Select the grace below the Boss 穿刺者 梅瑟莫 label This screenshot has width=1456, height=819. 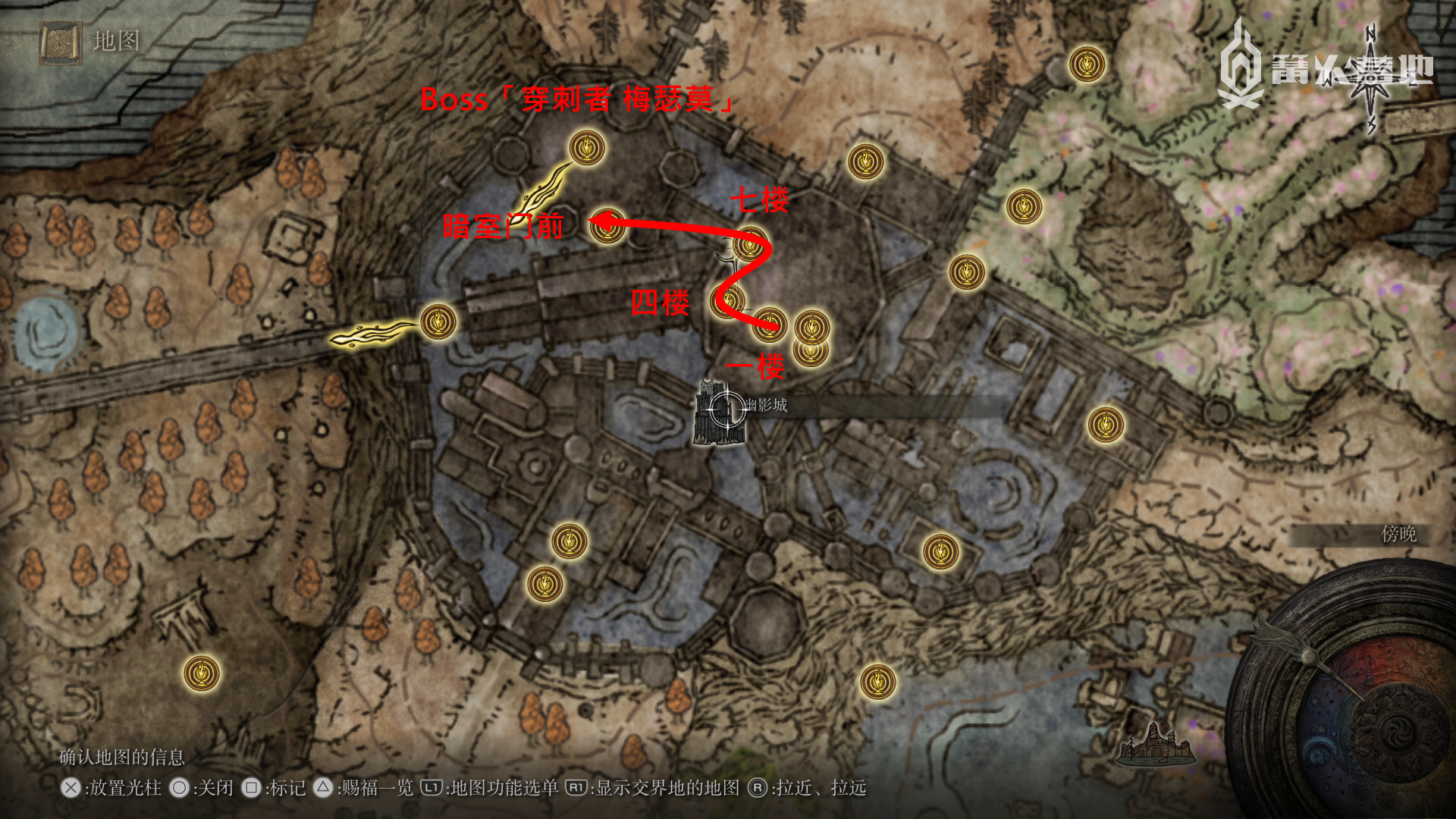[587, 148]
